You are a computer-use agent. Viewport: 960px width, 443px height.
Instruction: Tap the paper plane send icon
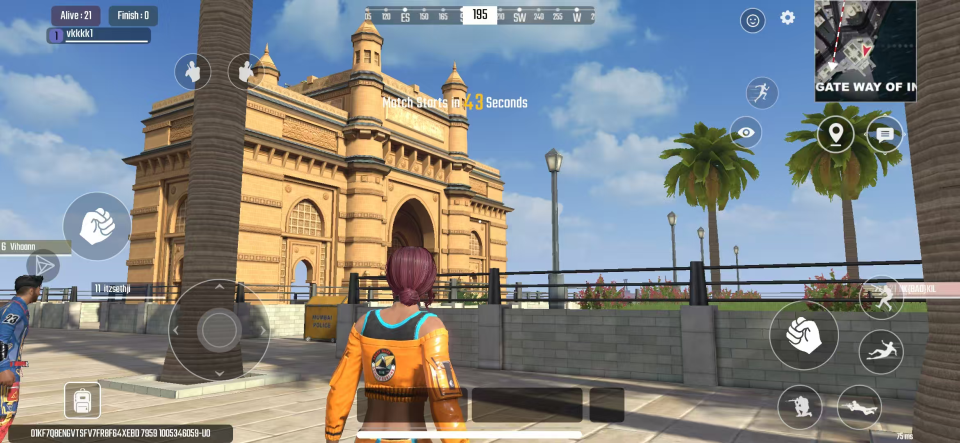coord(42,265)
